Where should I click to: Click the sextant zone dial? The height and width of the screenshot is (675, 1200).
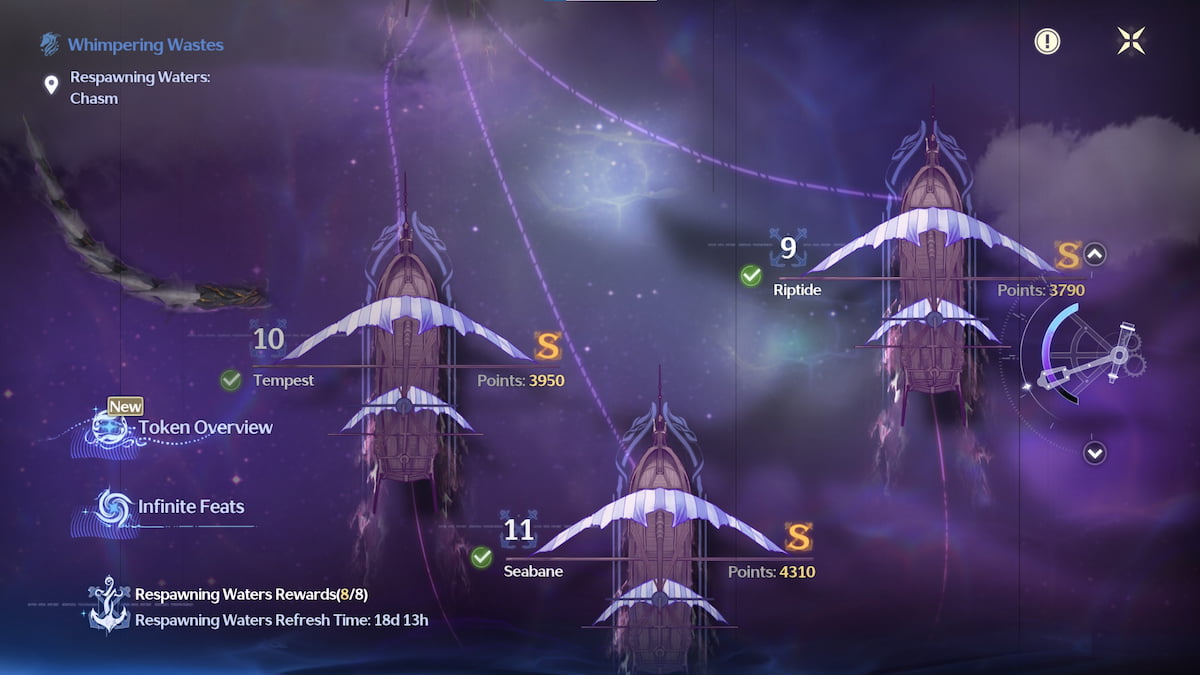click(x=1085, y=355)
